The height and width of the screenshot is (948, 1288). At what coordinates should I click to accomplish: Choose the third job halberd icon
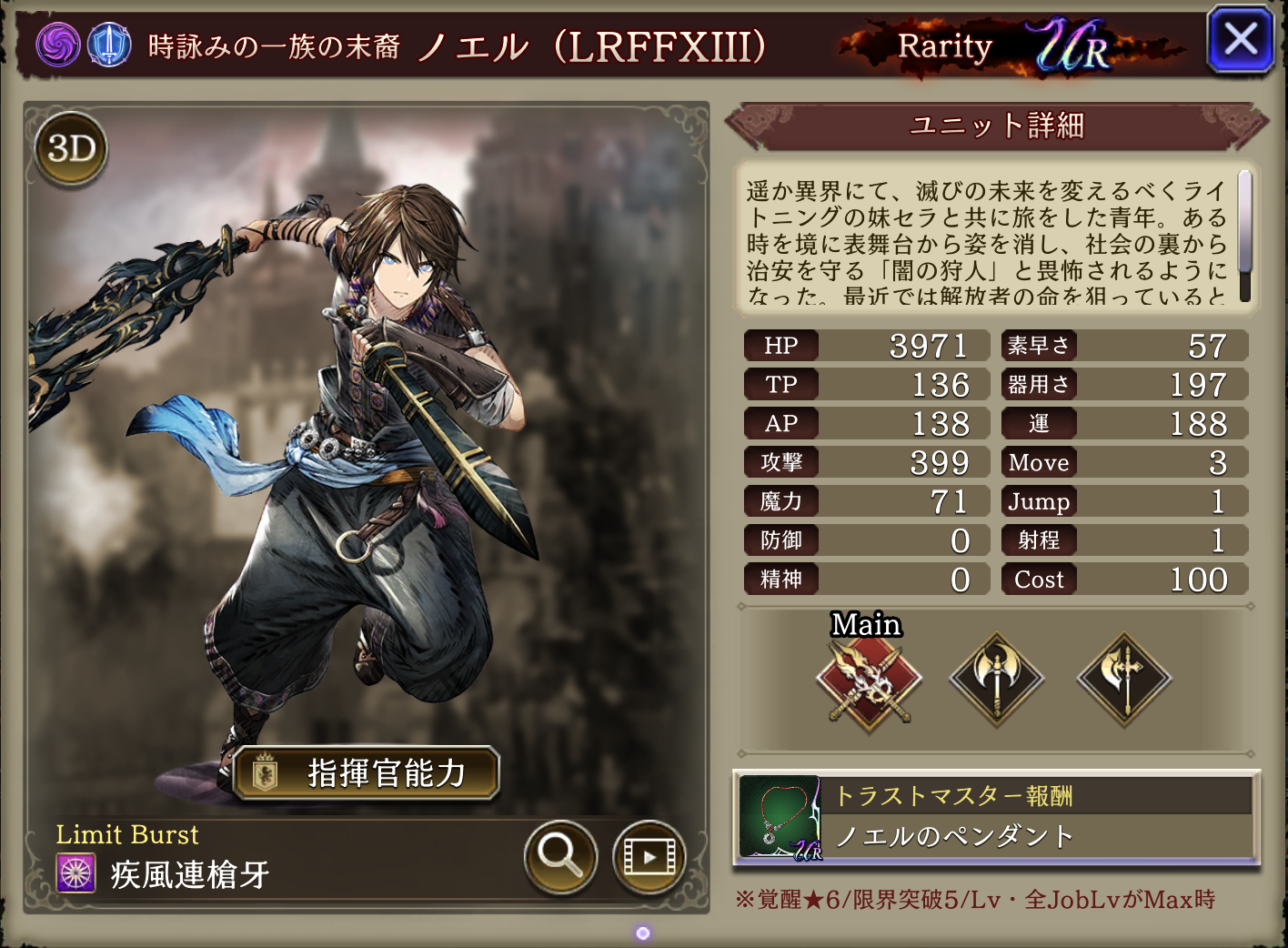click(1124, 679)
